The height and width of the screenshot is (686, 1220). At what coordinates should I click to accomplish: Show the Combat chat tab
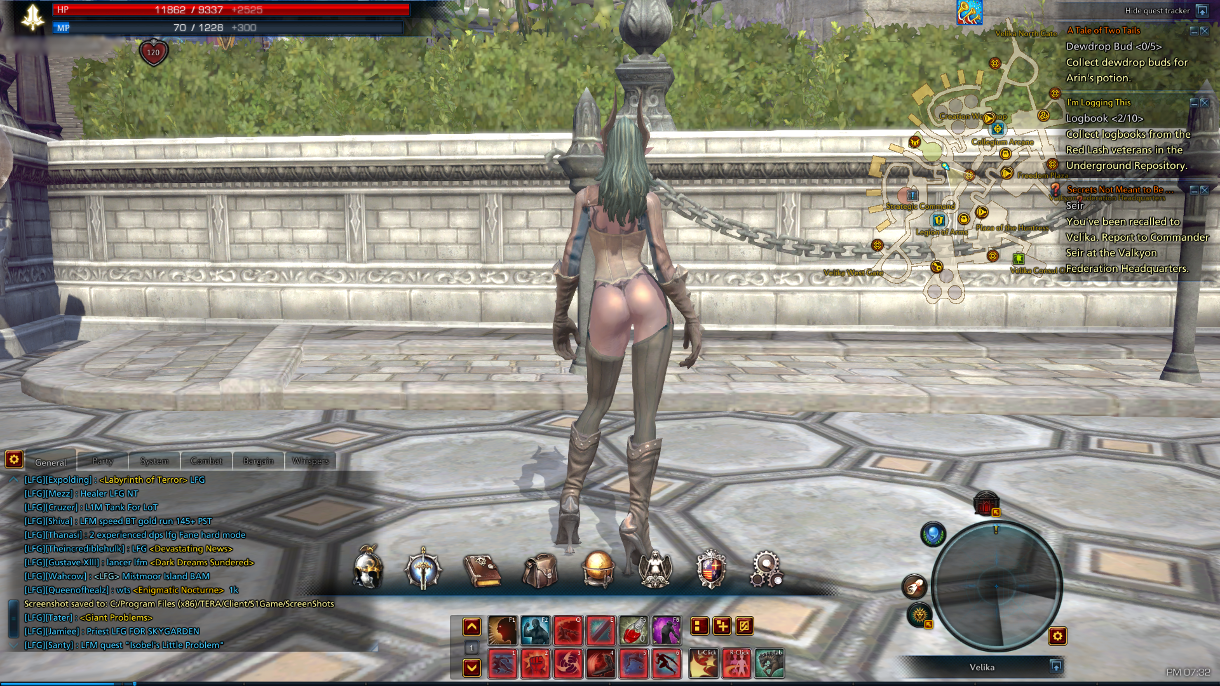[x=206, y=461]
